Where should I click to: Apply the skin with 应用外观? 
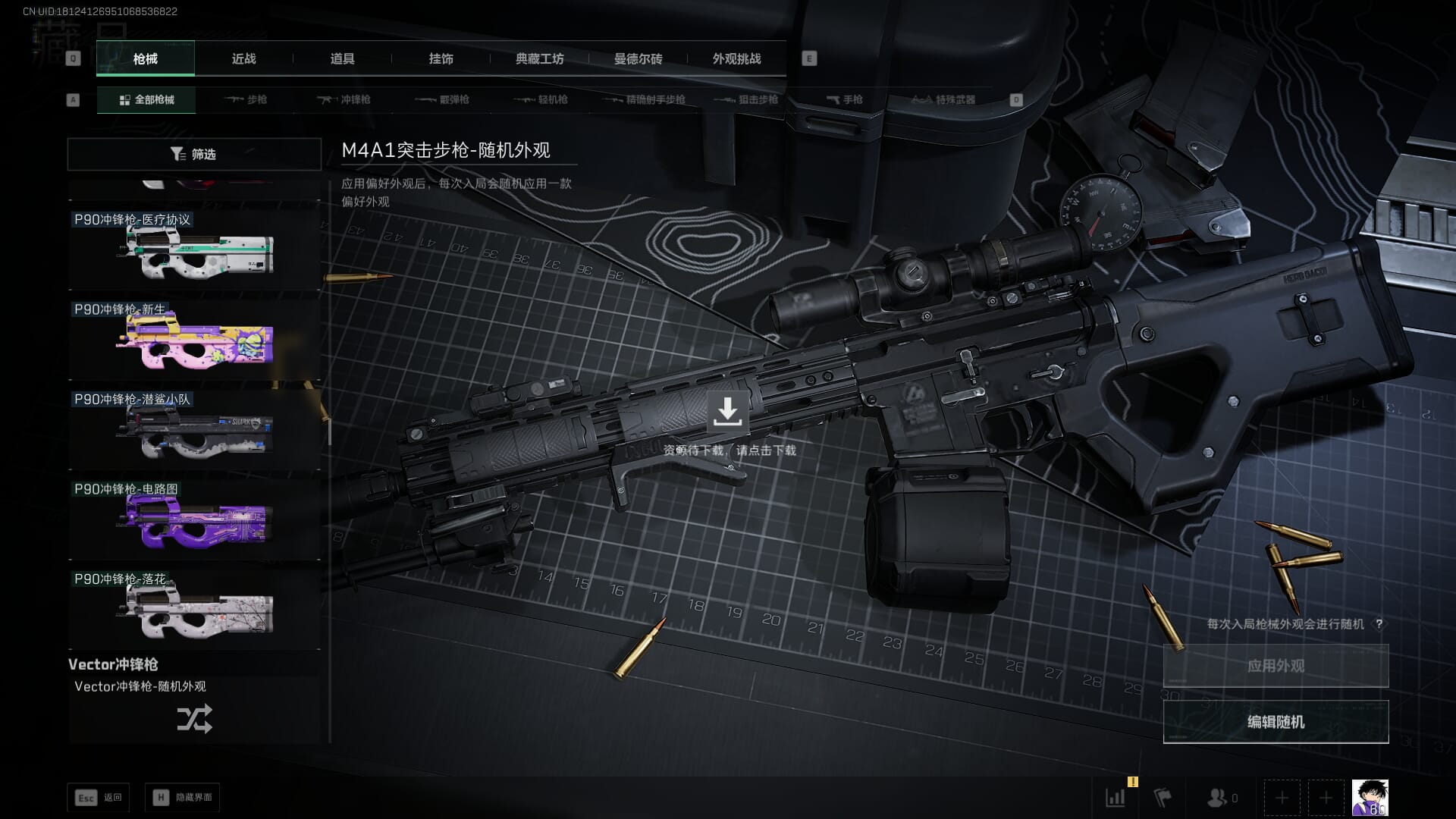pos(1276,666)
